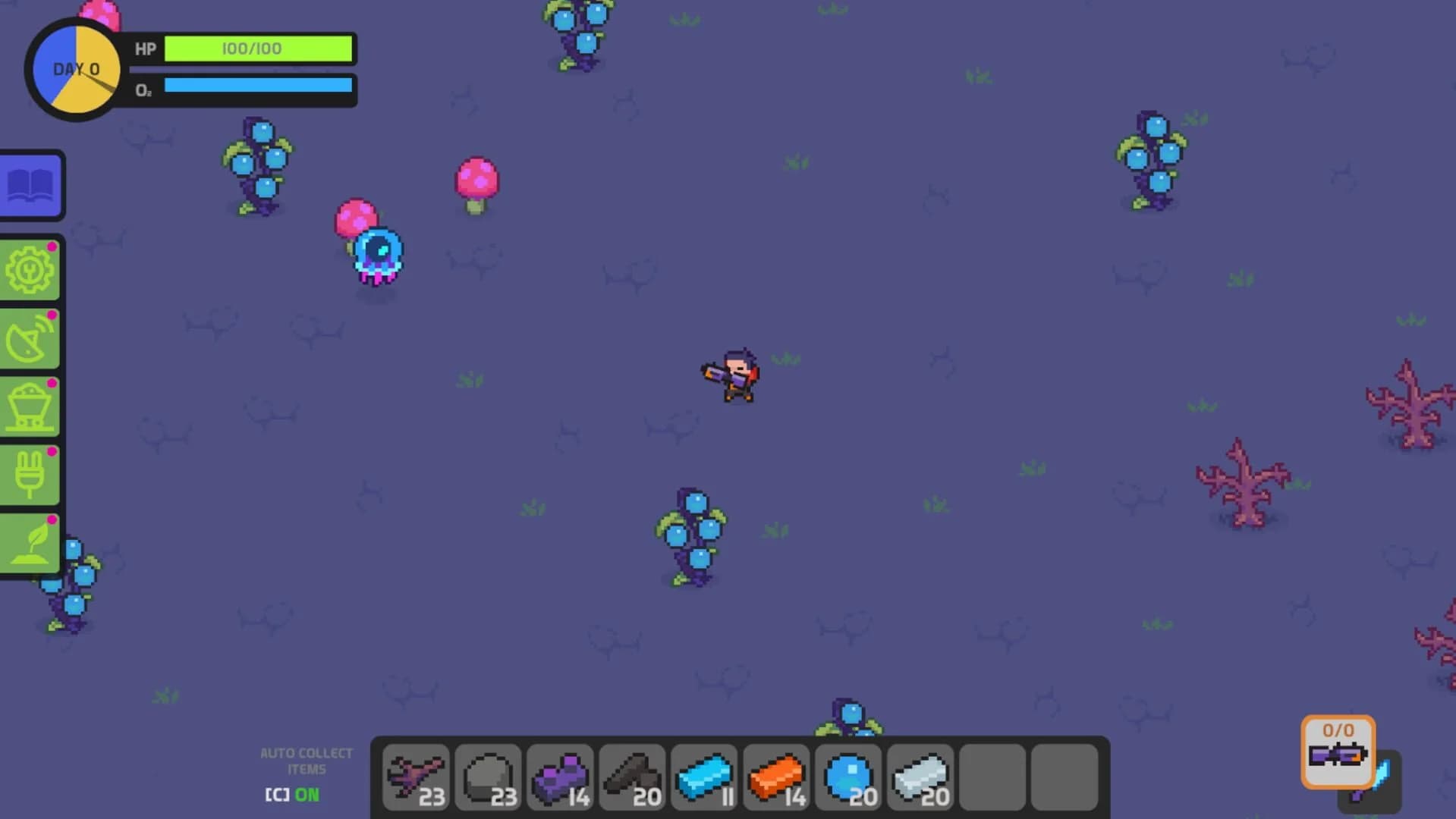Switch to the guidebook tab in sidebar
This screenshot has width=1456, height=819.
pyautogui.click(x=30, y=186)
